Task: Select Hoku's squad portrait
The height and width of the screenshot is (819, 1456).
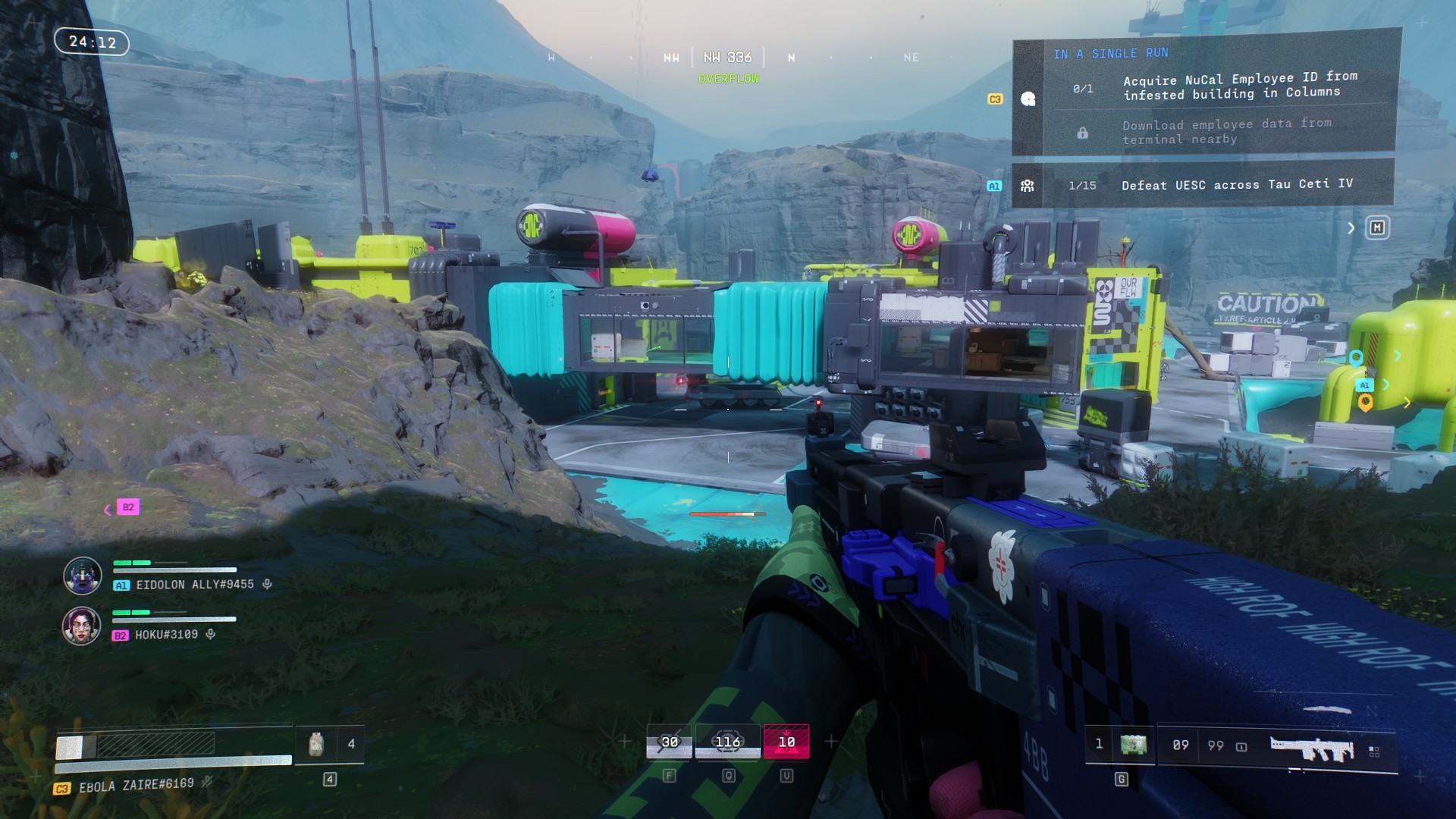Action: (x=81, y=626)
